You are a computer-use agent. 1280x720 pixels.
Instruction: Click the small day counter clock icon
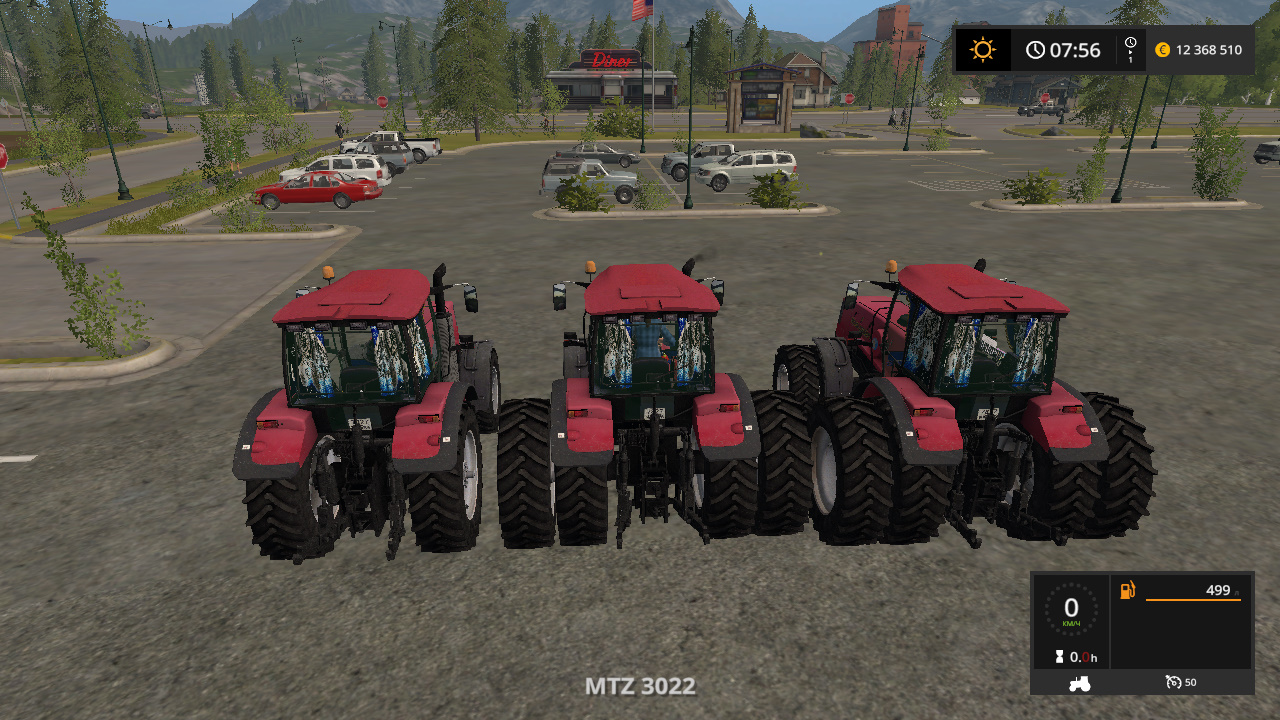tap(1129, 42)
